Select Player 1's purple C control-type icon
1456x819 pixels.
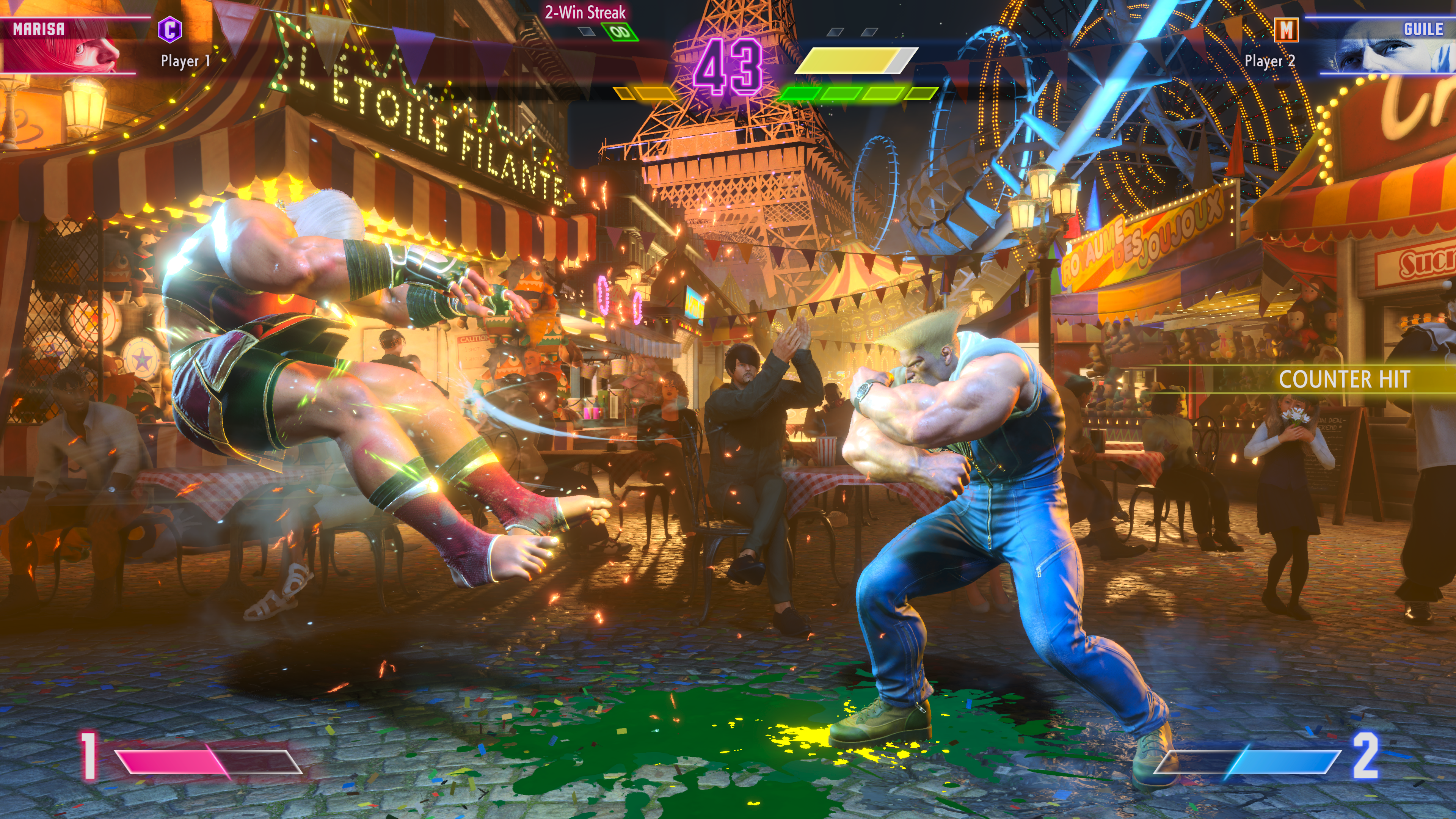coord(169,30)
